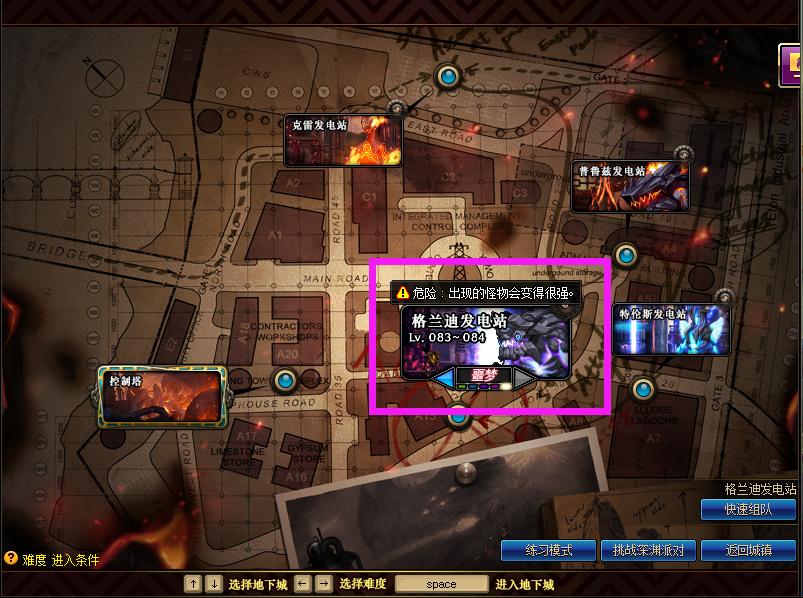Choose the 普鲁兹发电站 dungeon
Screen dimensions: 803x598
[629, 187]
